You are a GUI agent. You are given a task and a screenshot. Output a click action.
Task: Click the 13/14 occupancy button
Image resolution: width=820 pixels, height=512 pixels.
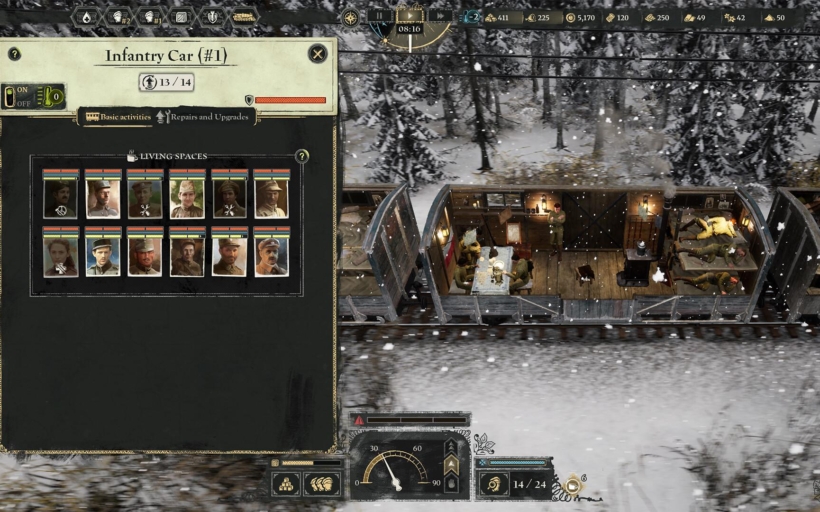click(x=166, y=82)
